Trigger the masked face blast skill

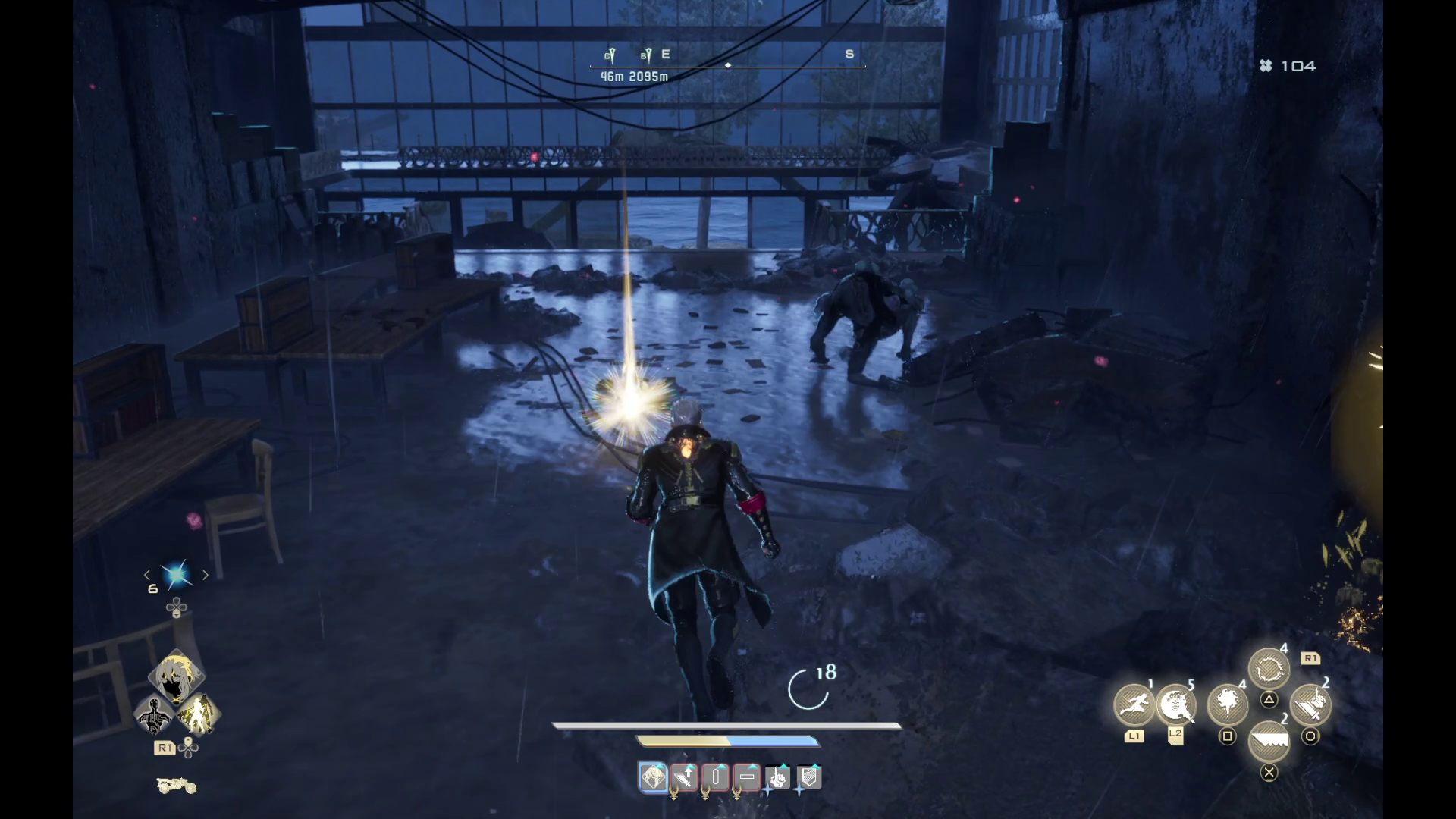point(1175,705)
